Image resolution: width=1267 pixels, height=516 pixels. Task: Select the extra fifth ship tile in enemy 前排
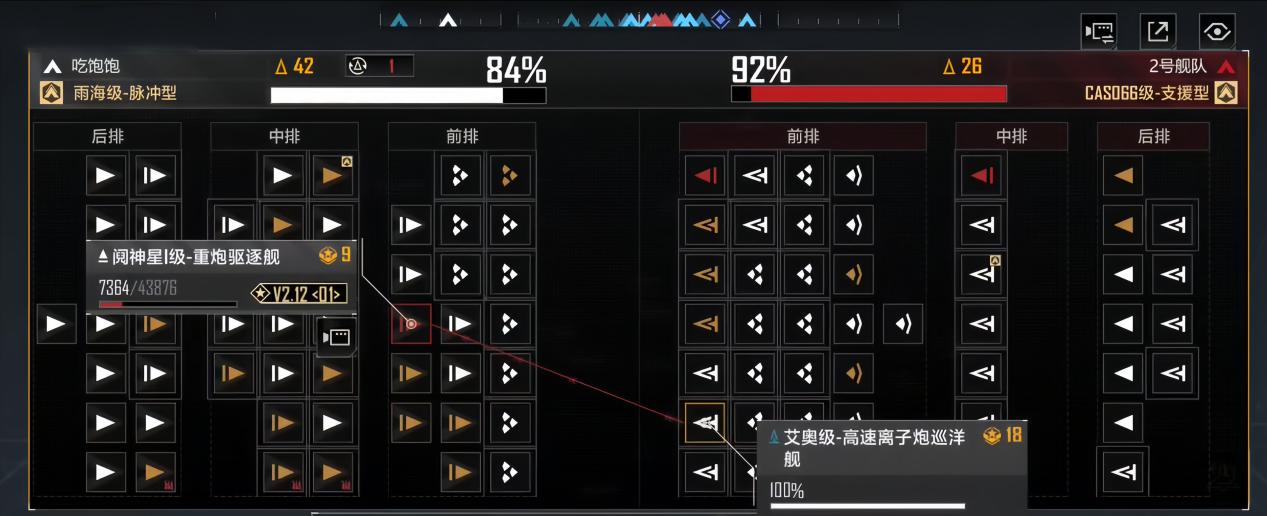903,324
